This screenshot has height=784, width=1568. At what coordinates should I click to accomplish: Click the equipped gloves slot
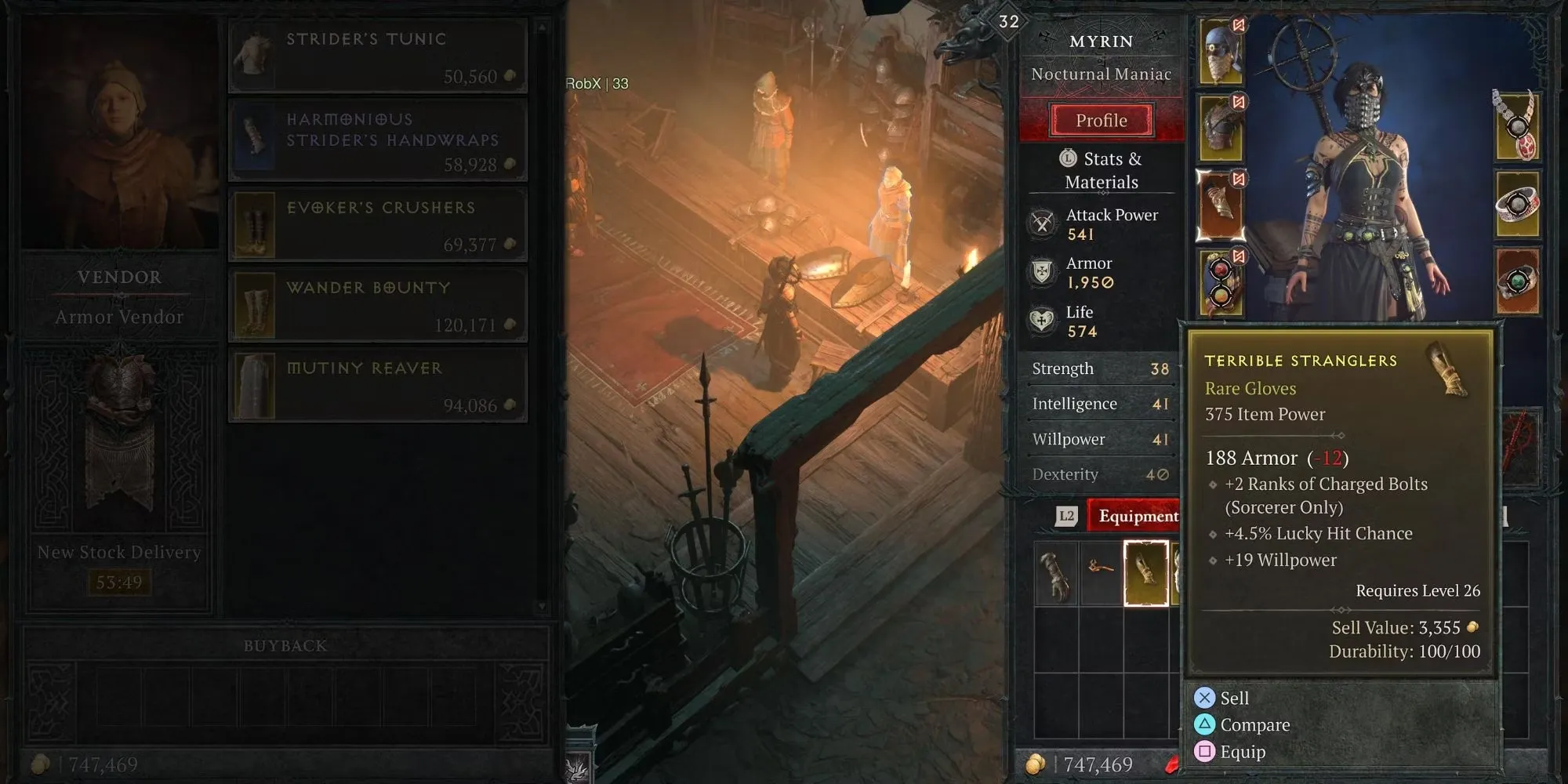1221,205
